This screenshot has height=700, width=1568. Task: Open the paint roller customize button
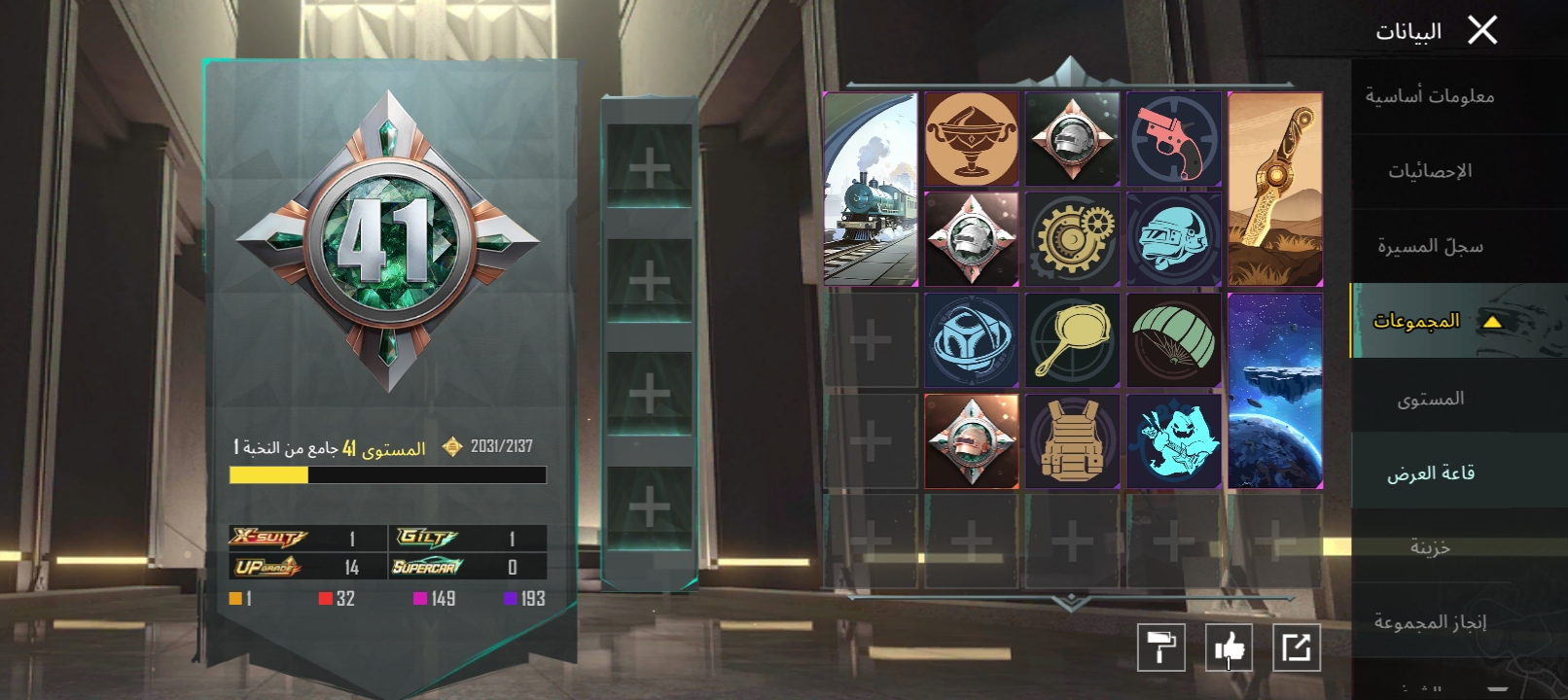click(1160, 647)
